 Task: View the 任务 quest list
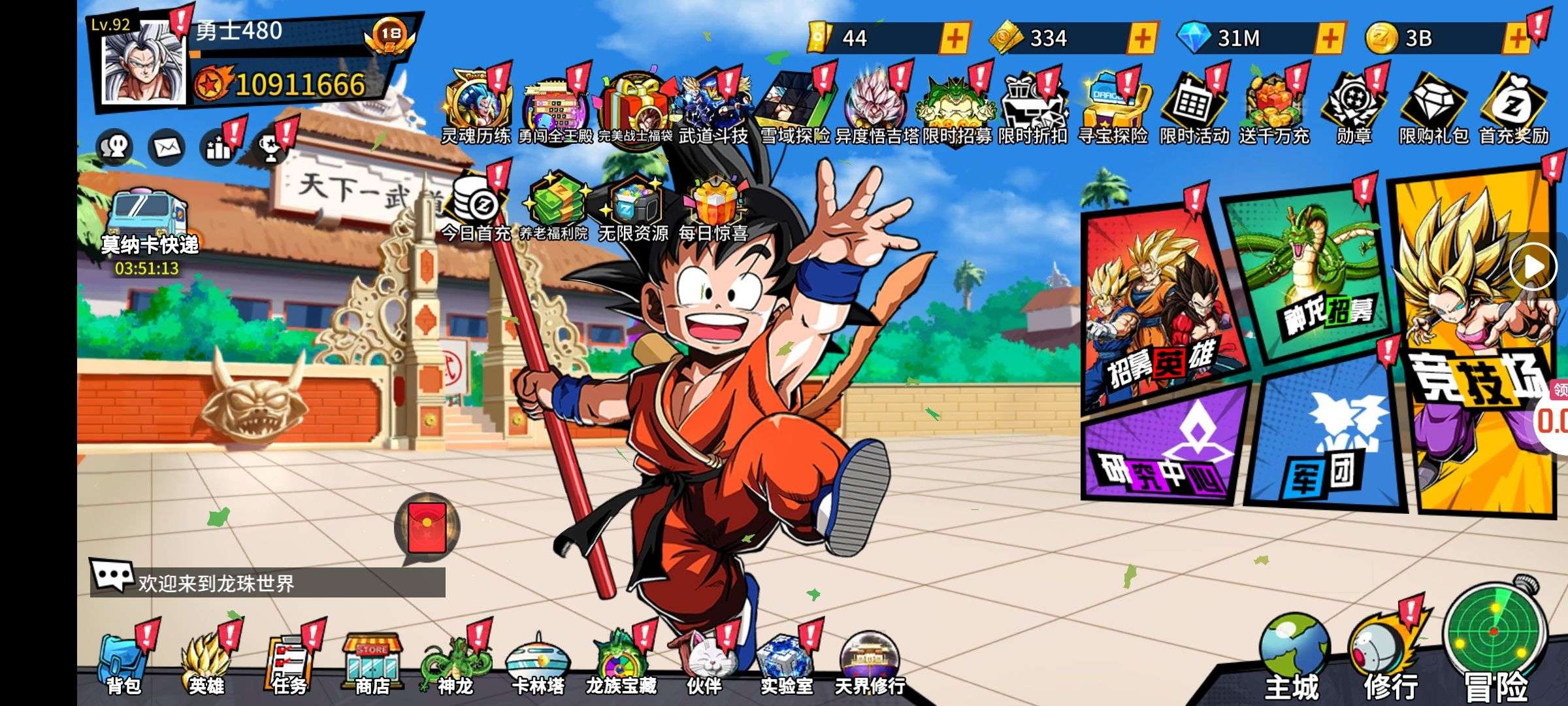289,664
